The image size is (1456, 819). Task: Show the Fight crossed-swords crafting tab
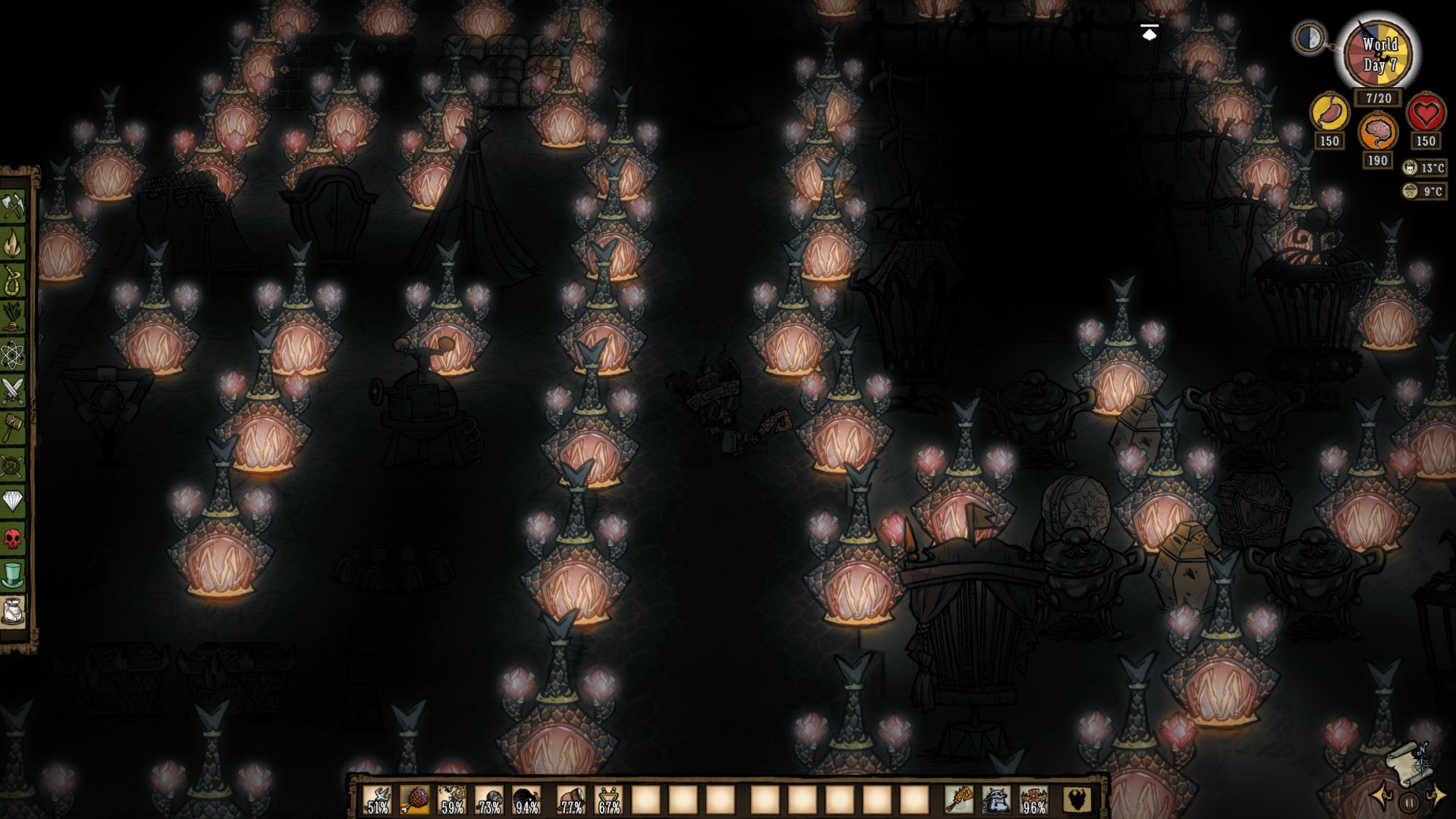click(x=13, y=391)
